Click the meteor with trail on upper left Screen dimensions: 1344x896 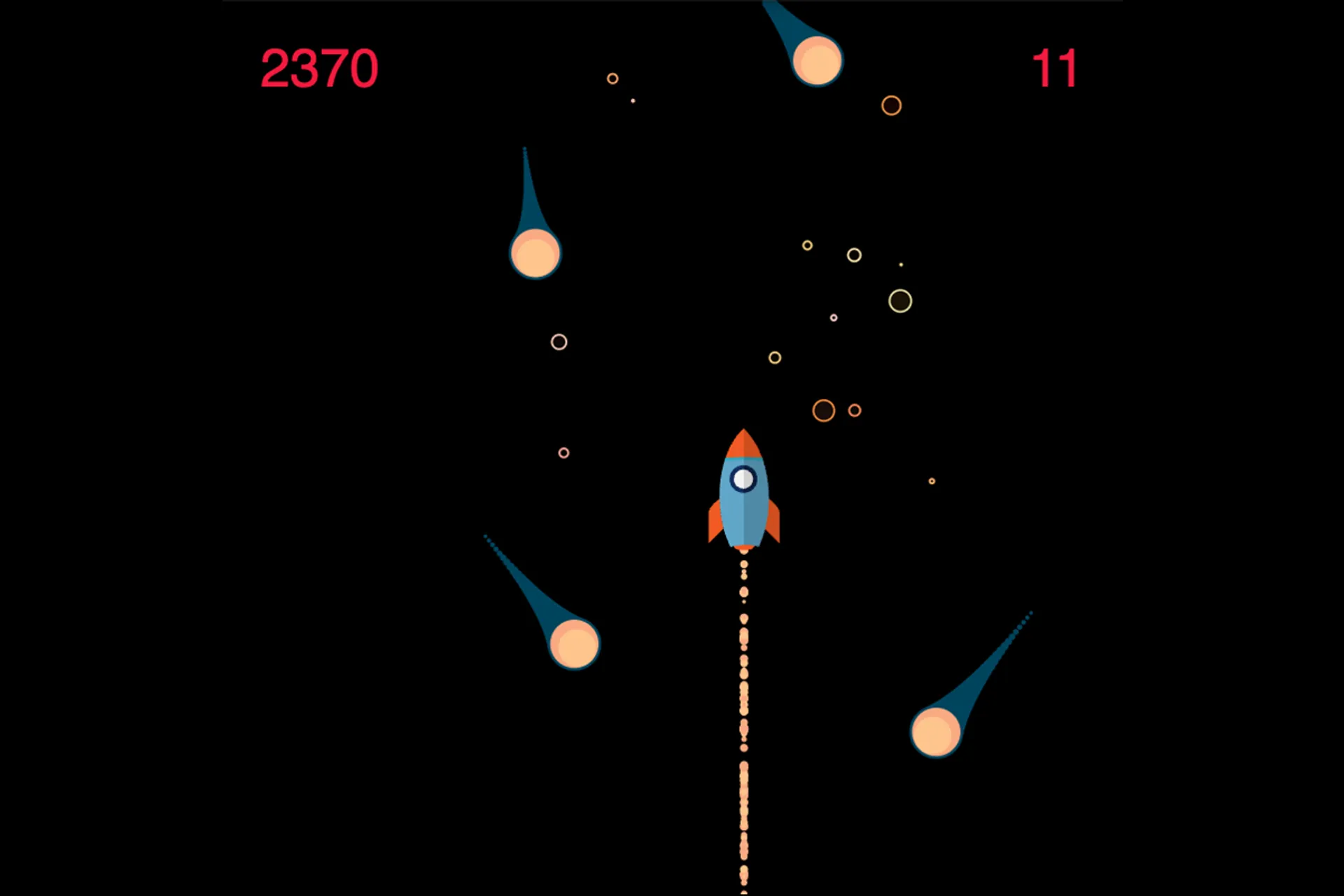(x=535, y=253)
